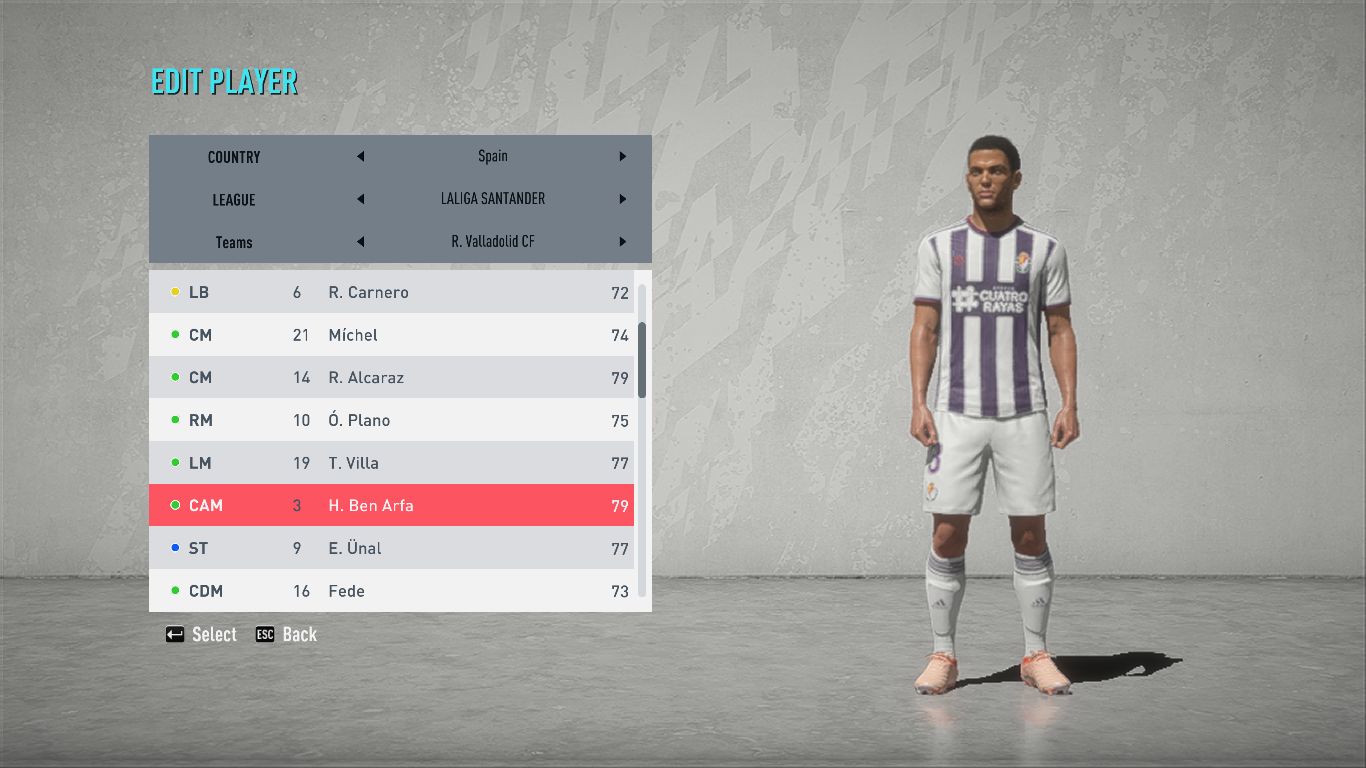Pick R. Alcaraz player row
Image resolution: width=1366 pixels, height=768 pixels.
[390, 378]
